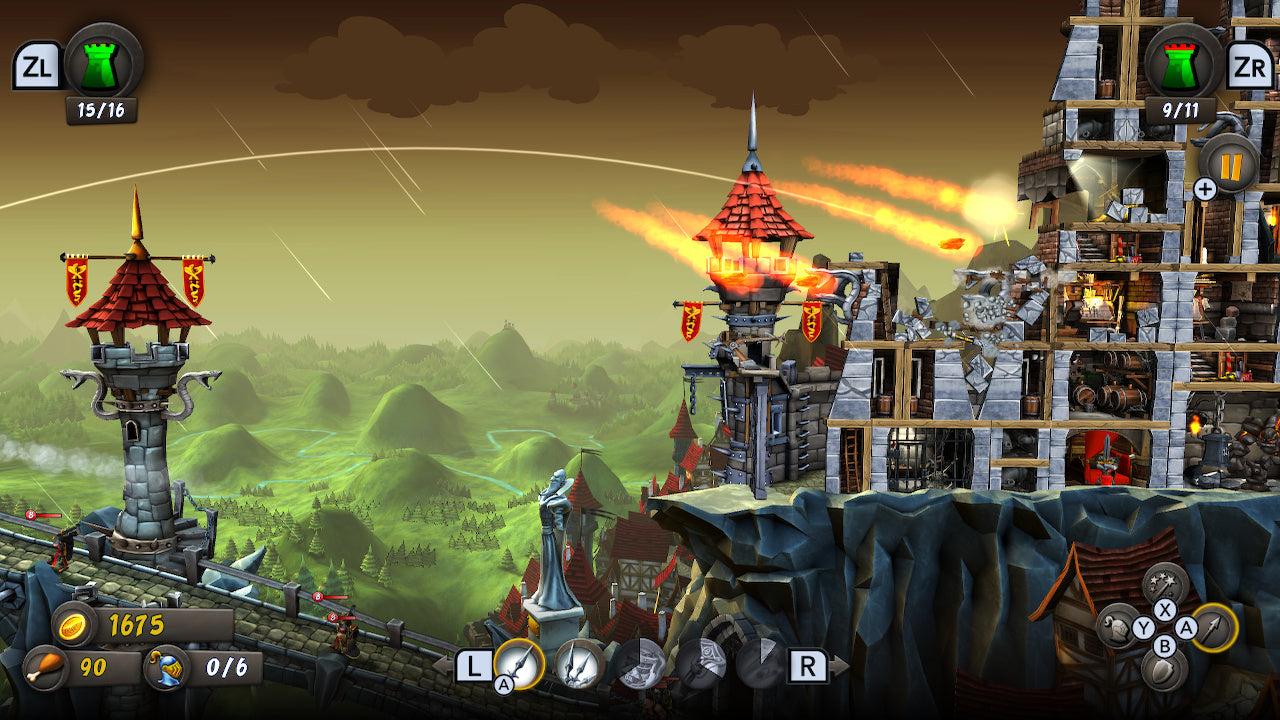
Task: Open the knight helmet troops category
Action: pos(1119,628)
